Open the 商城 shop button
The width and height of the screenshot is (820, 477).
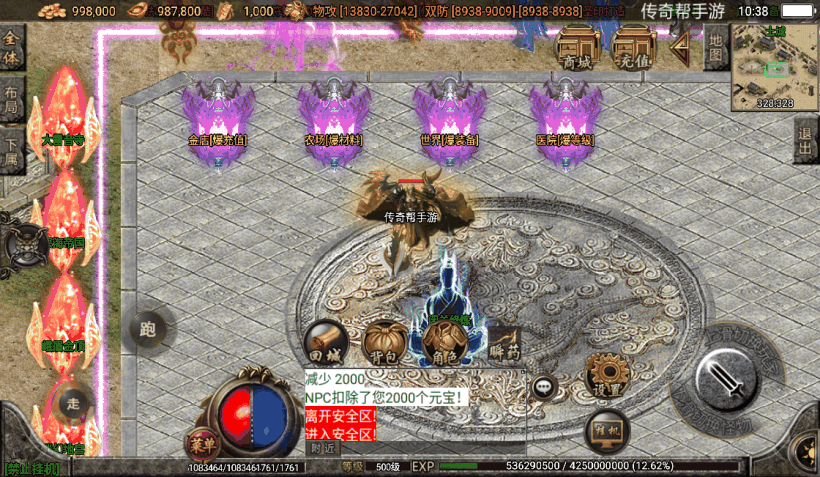[x=578, y=49]
